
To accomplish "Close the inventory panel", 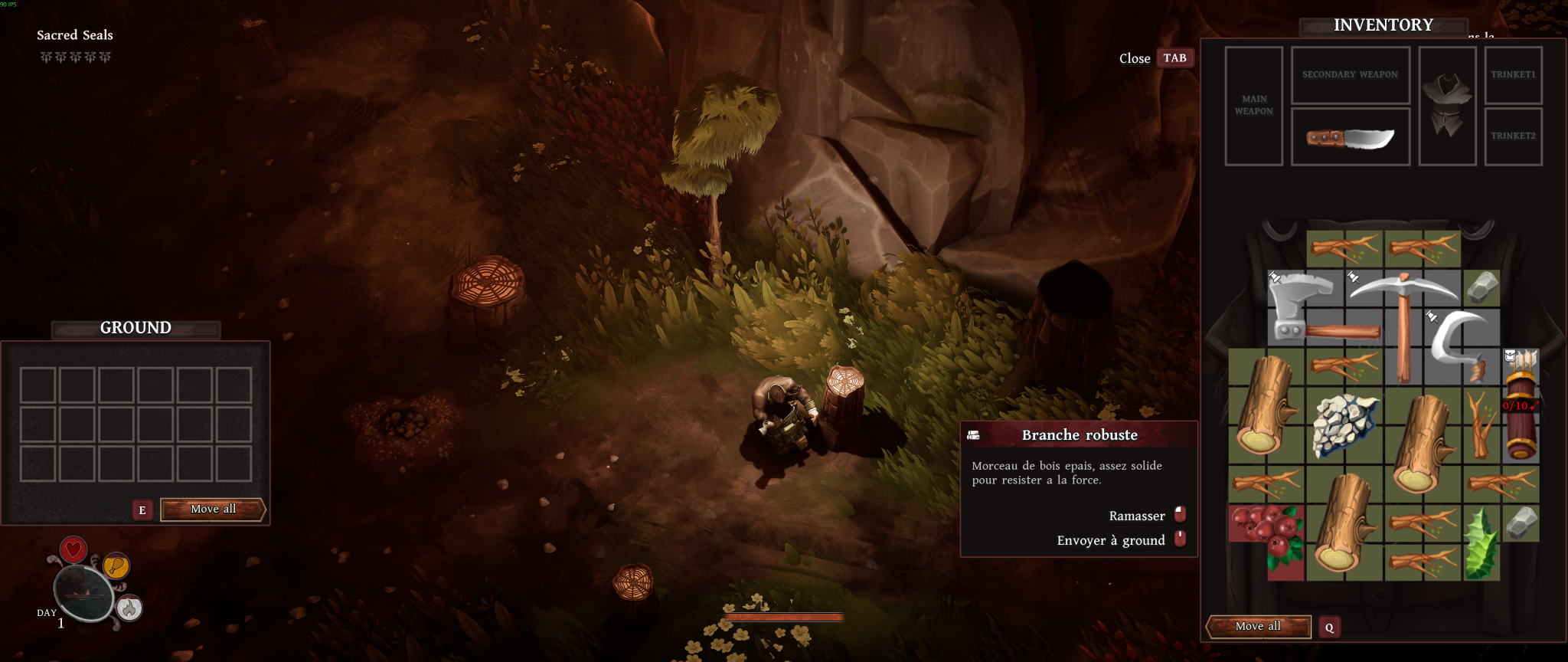I will (x=1174, y=58).
